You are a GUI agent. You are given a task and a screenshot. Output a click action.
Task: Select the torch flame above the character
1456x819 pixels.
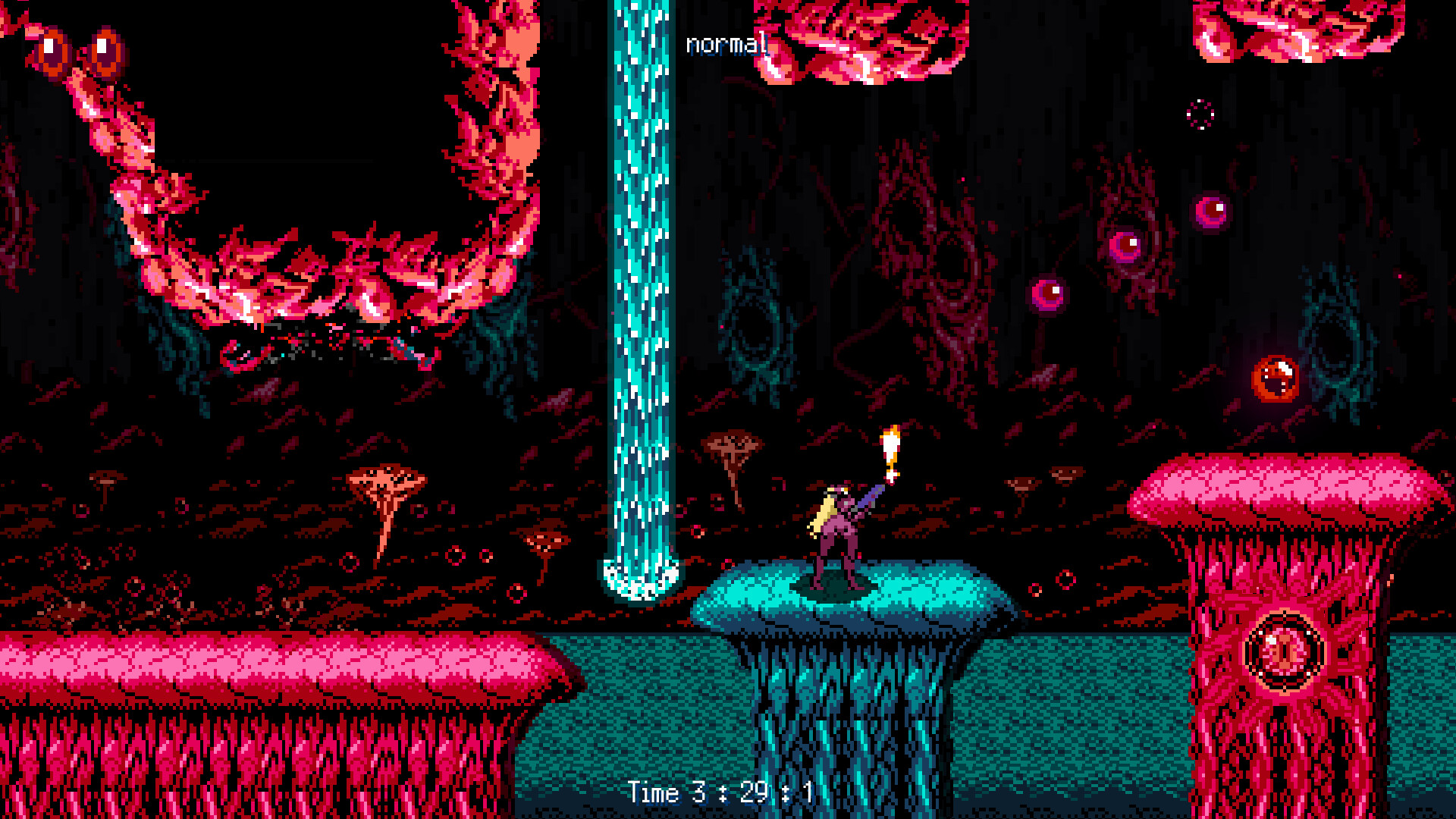click(x=892, y=447)
